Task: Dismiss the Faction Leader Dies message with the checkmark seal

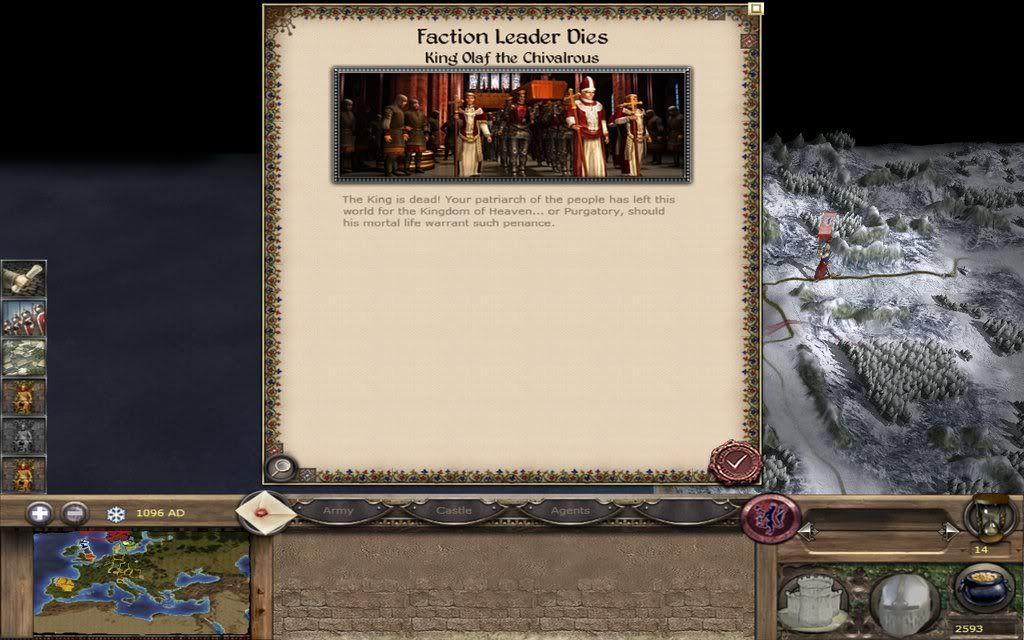Action: [735, 462]
